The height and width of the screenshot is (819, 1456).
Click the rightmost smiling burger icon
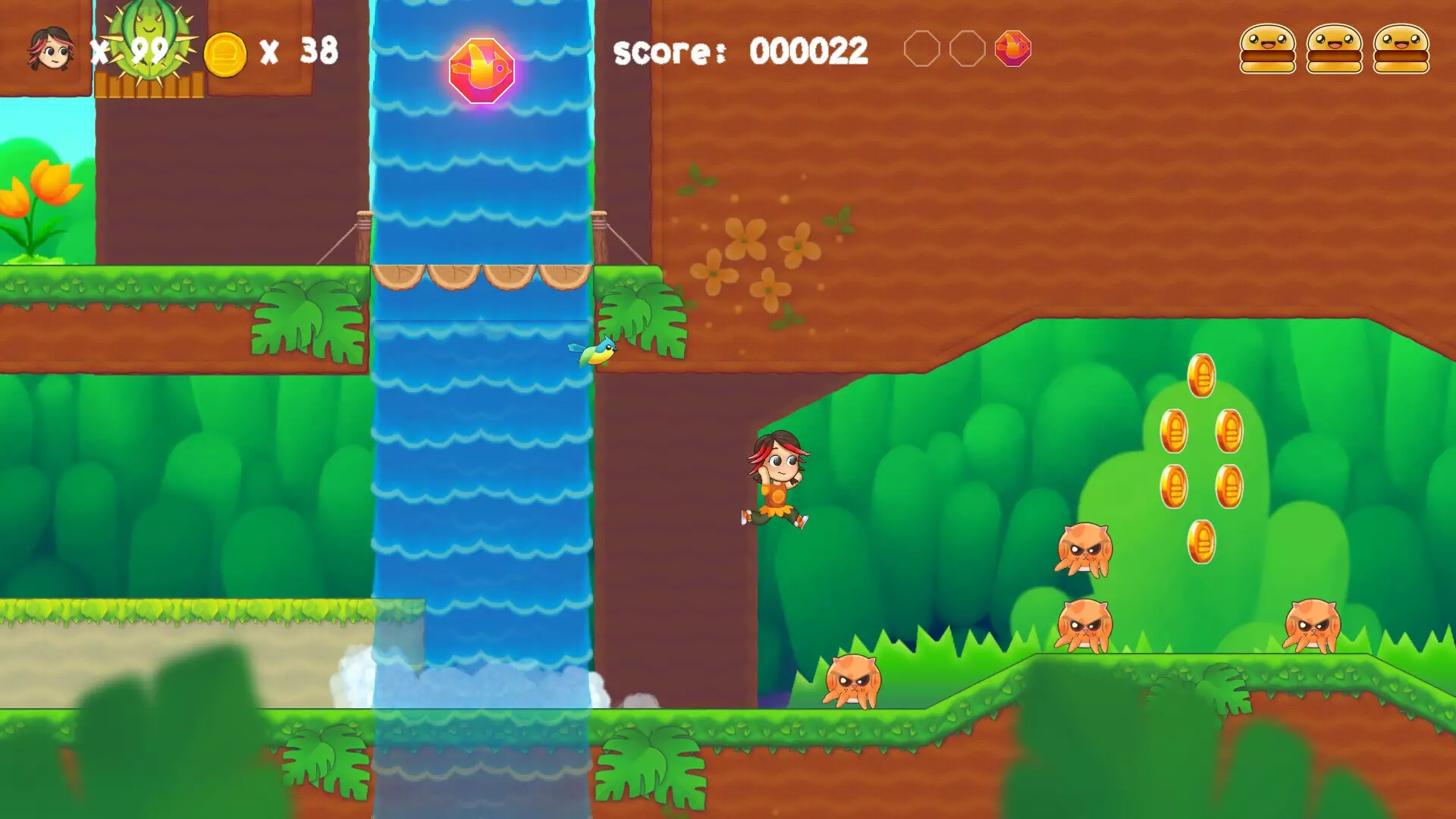tap(1403, 49)
